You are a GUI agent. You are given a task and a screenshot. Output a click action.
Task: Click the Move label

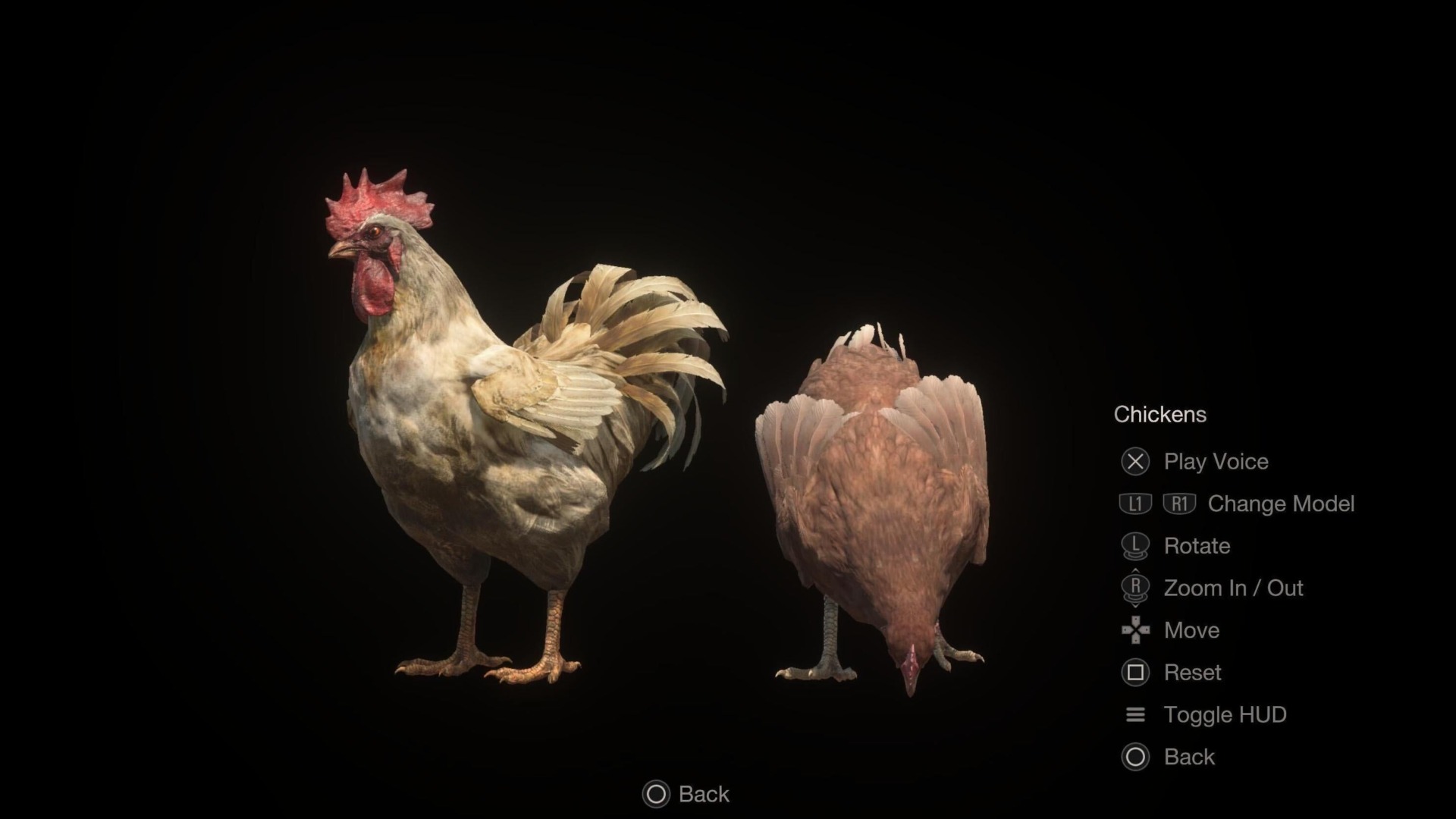[x=1191, y=630]
